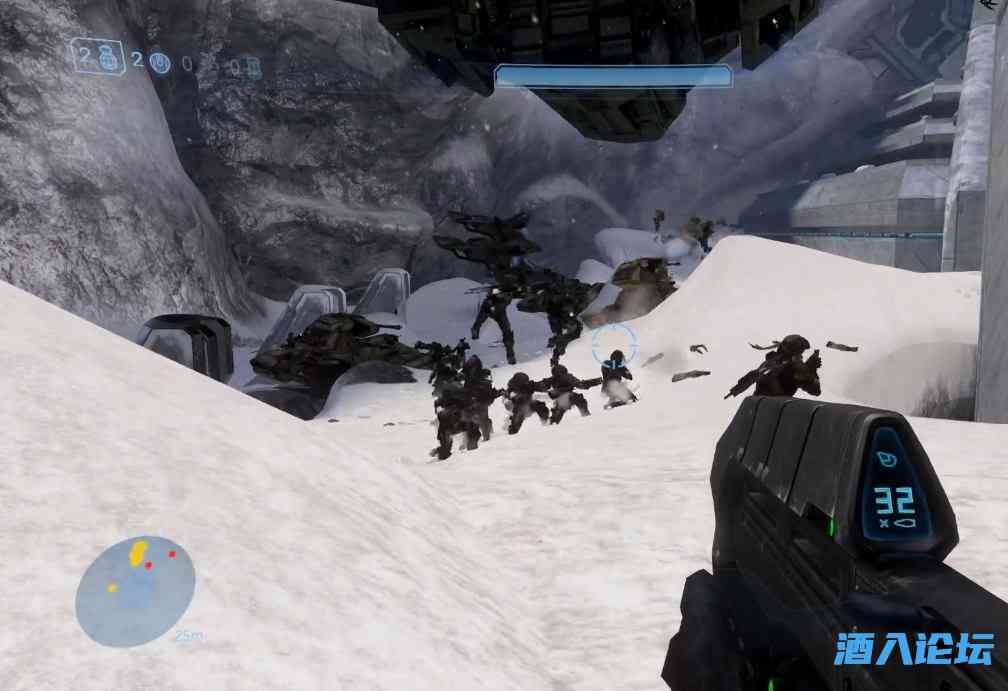
Task: Switch to the plasma grenade icon
Action: pos(159,63)
